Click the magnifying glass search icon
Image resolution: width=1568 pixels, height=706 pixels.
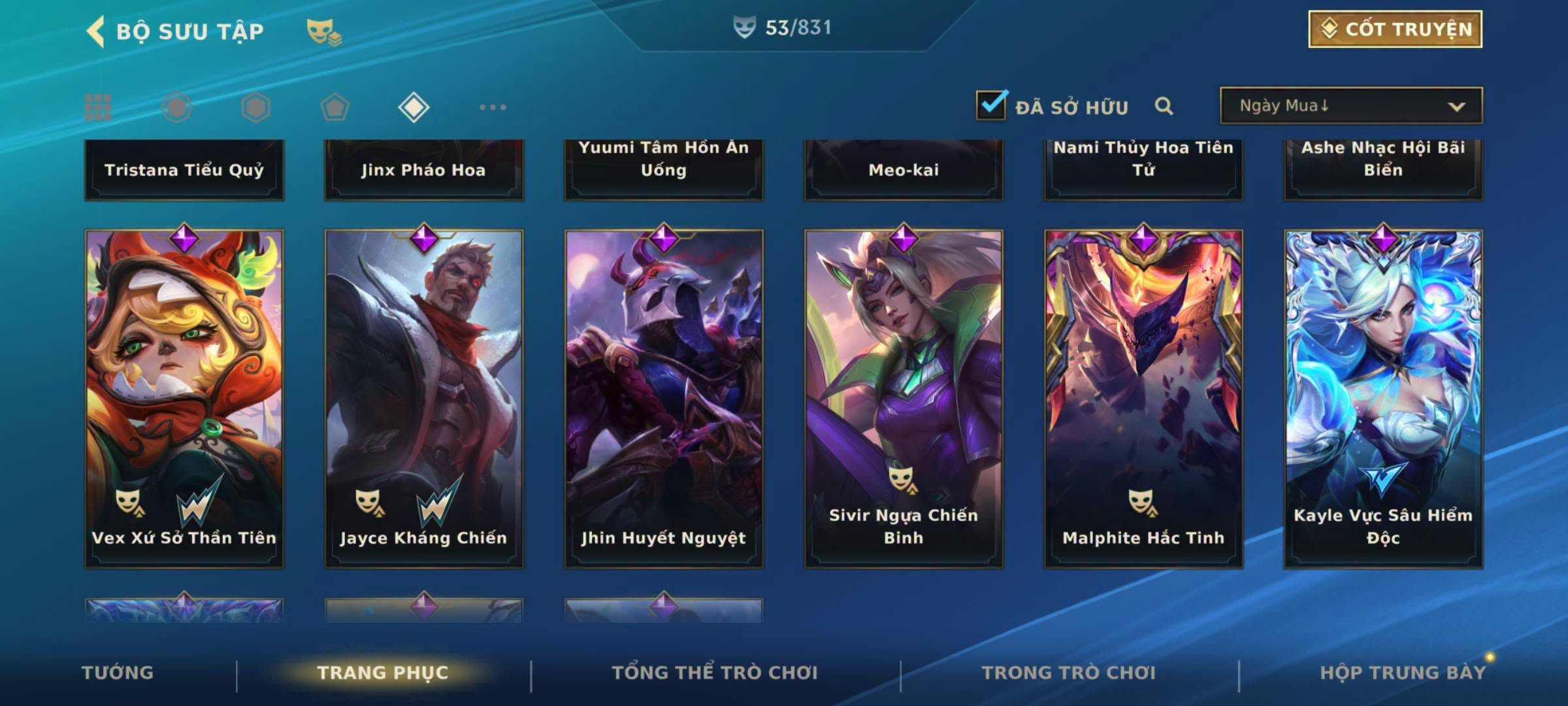pyautogui.click(x=1164, y=106)
